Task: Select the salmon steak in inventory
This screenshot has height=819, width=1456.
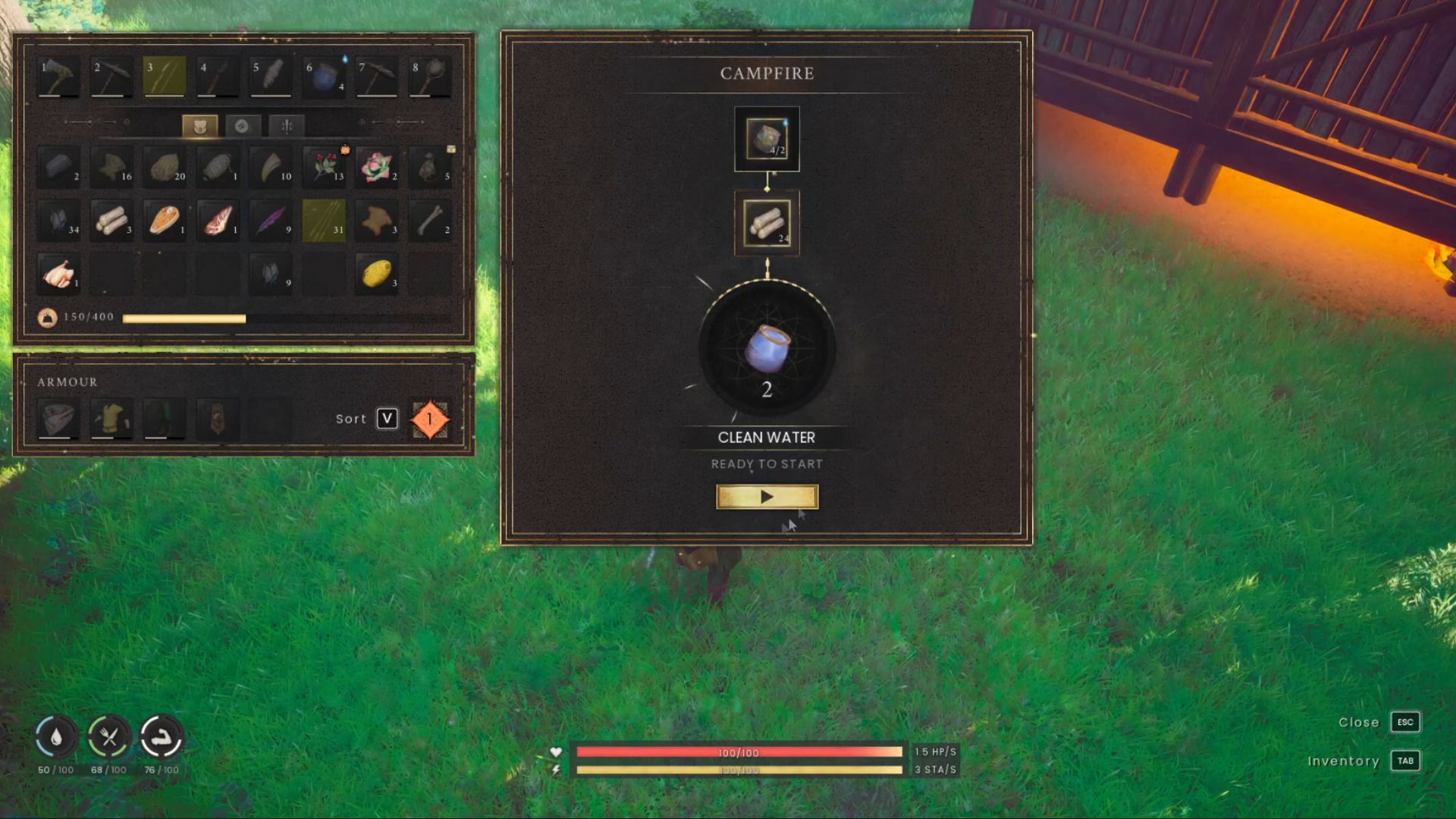Action: point(165,221)
